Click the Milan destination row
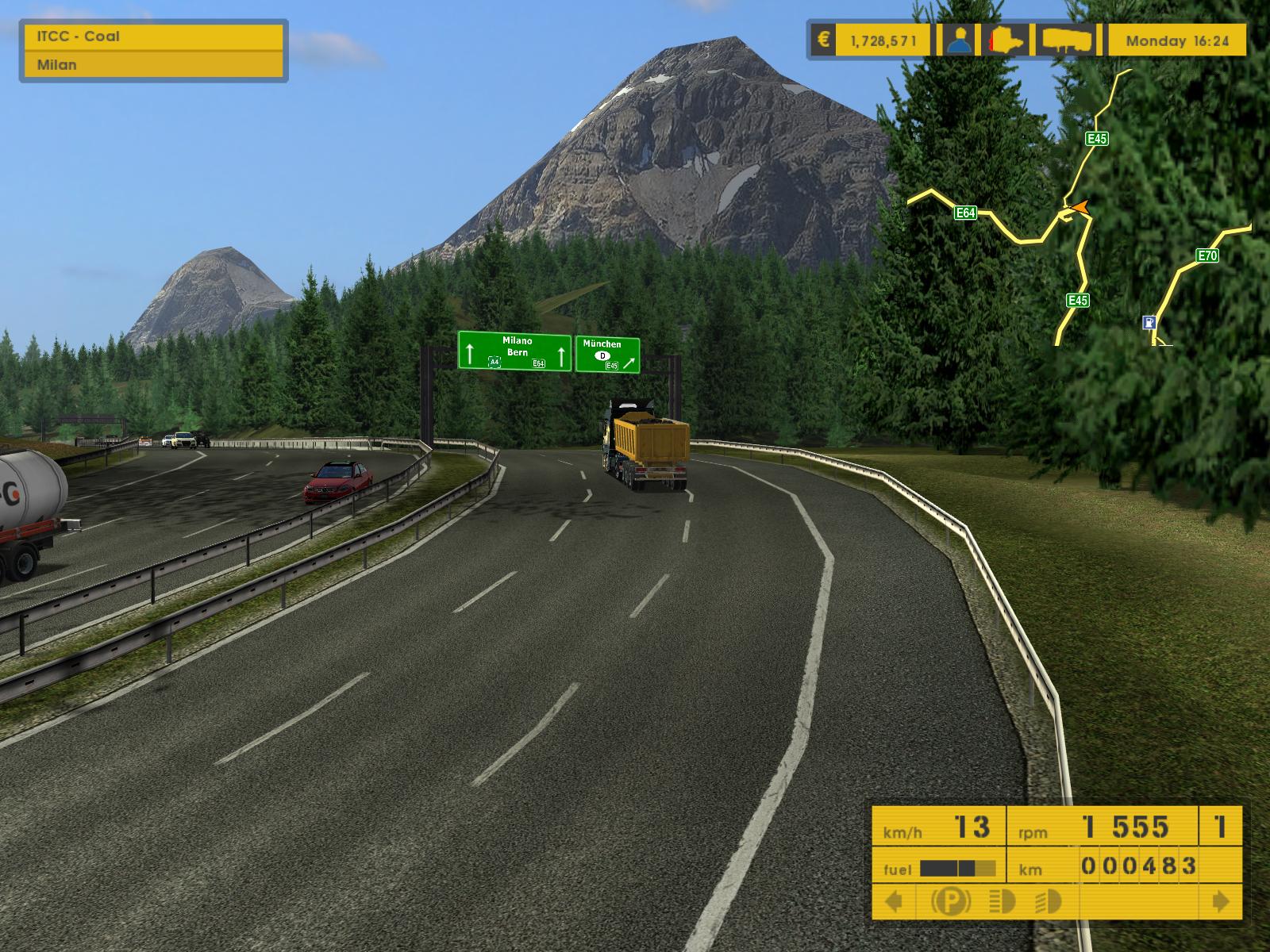The image size is (1270, 952). click(154, 65)
